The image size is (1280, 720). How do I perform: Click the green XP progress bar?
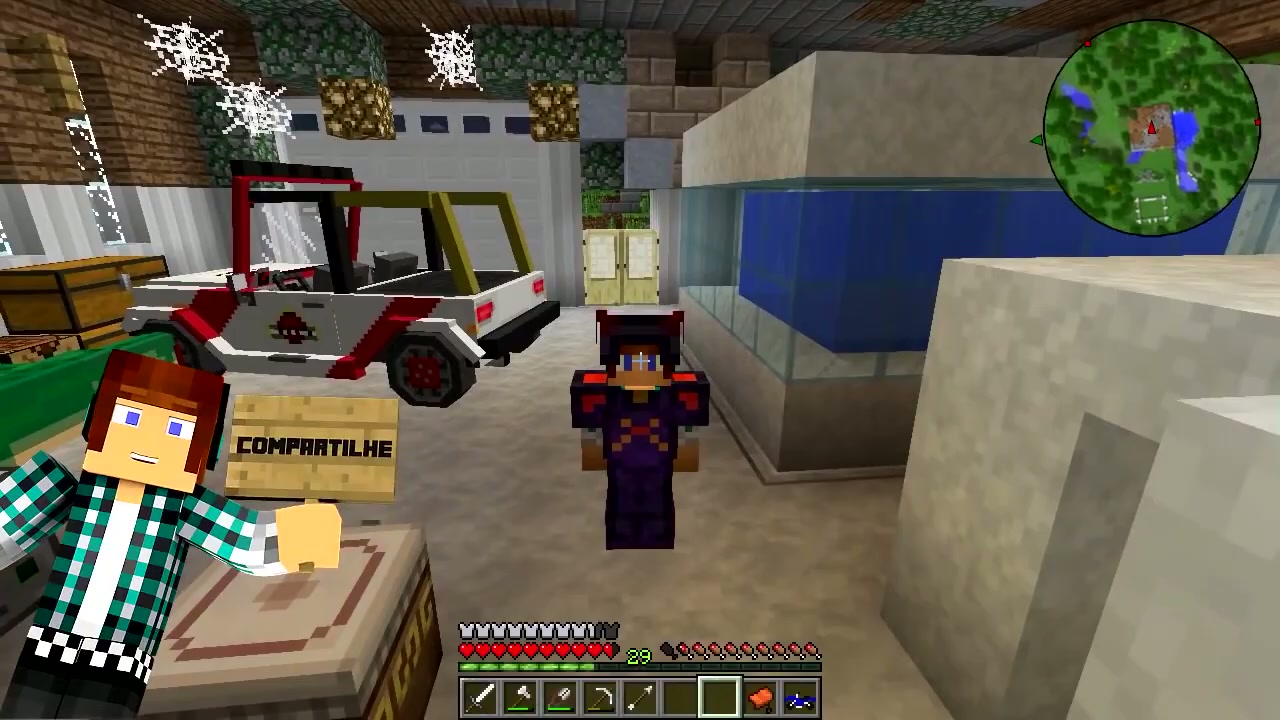pos(525,666)
